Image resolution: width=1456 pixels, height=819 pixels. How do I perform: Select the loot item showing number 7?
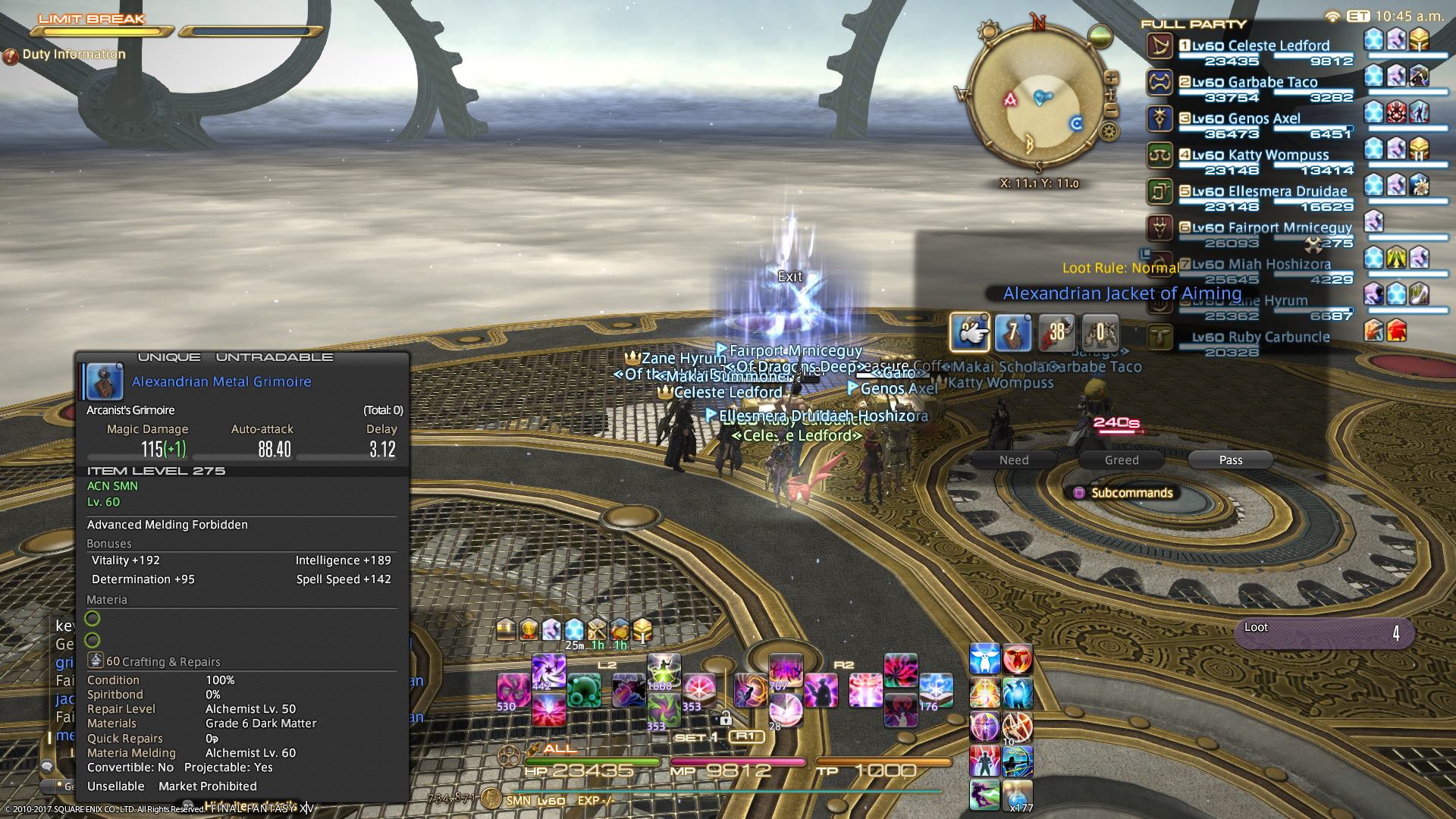(1013, 332)
